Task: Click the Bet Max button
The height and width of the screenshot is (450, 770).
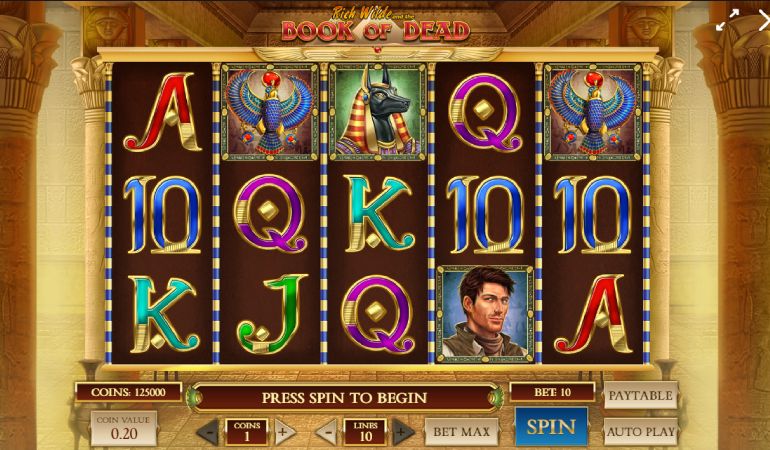Action: (461, 432)
